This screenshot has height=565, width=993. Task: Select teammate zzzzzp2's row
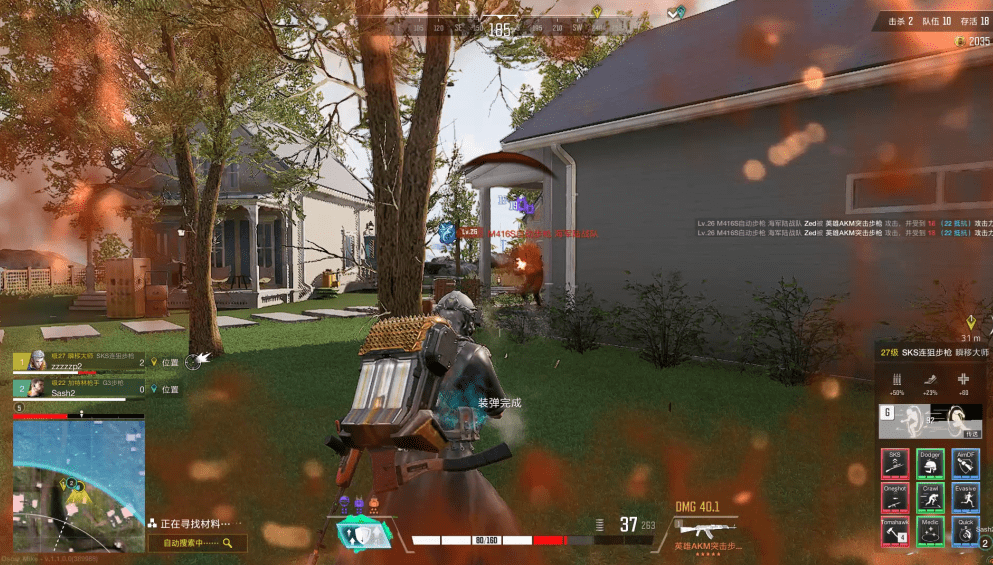79,361
